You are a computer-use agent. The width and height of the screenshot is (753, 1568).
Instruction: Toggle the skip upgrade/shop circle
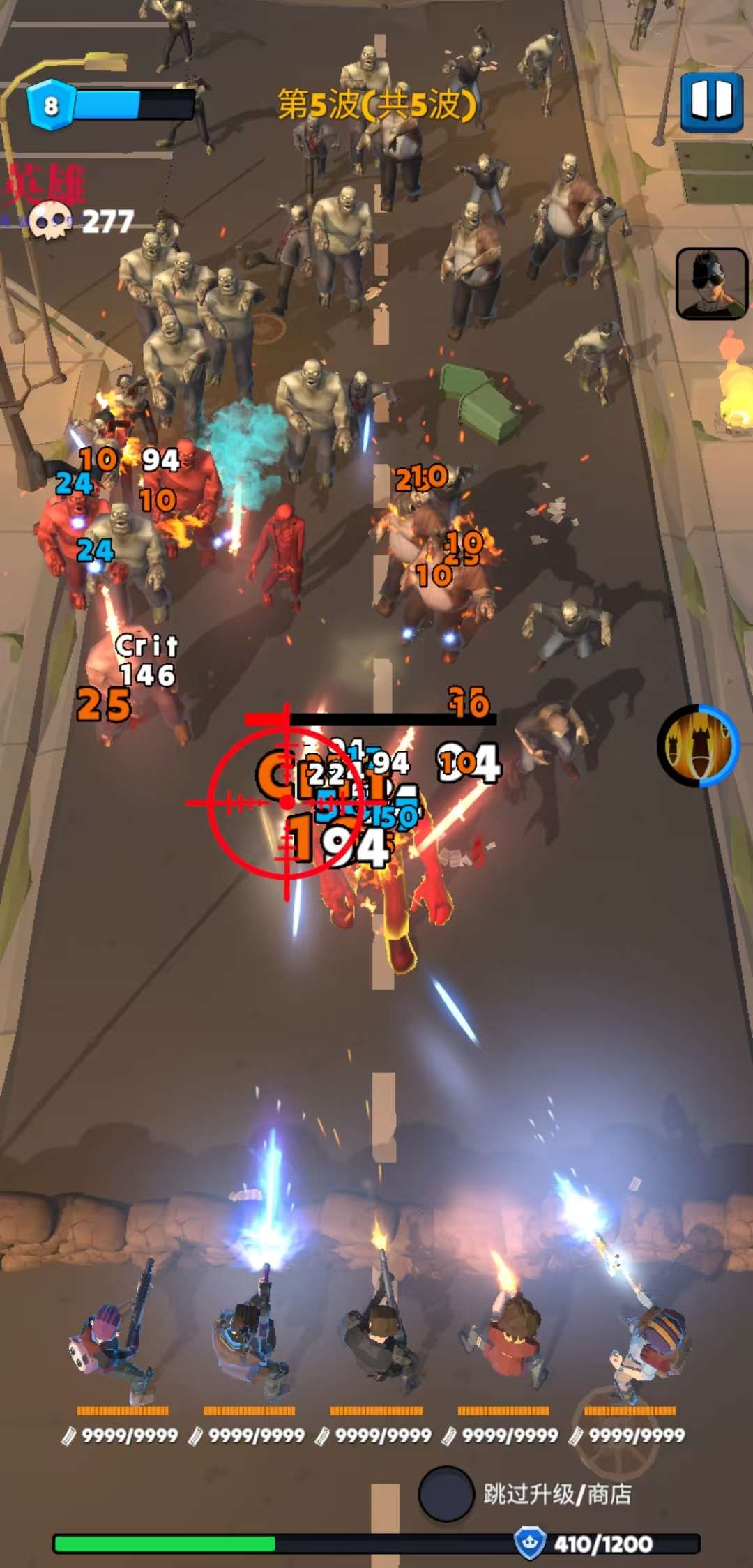click(446, 1493)
